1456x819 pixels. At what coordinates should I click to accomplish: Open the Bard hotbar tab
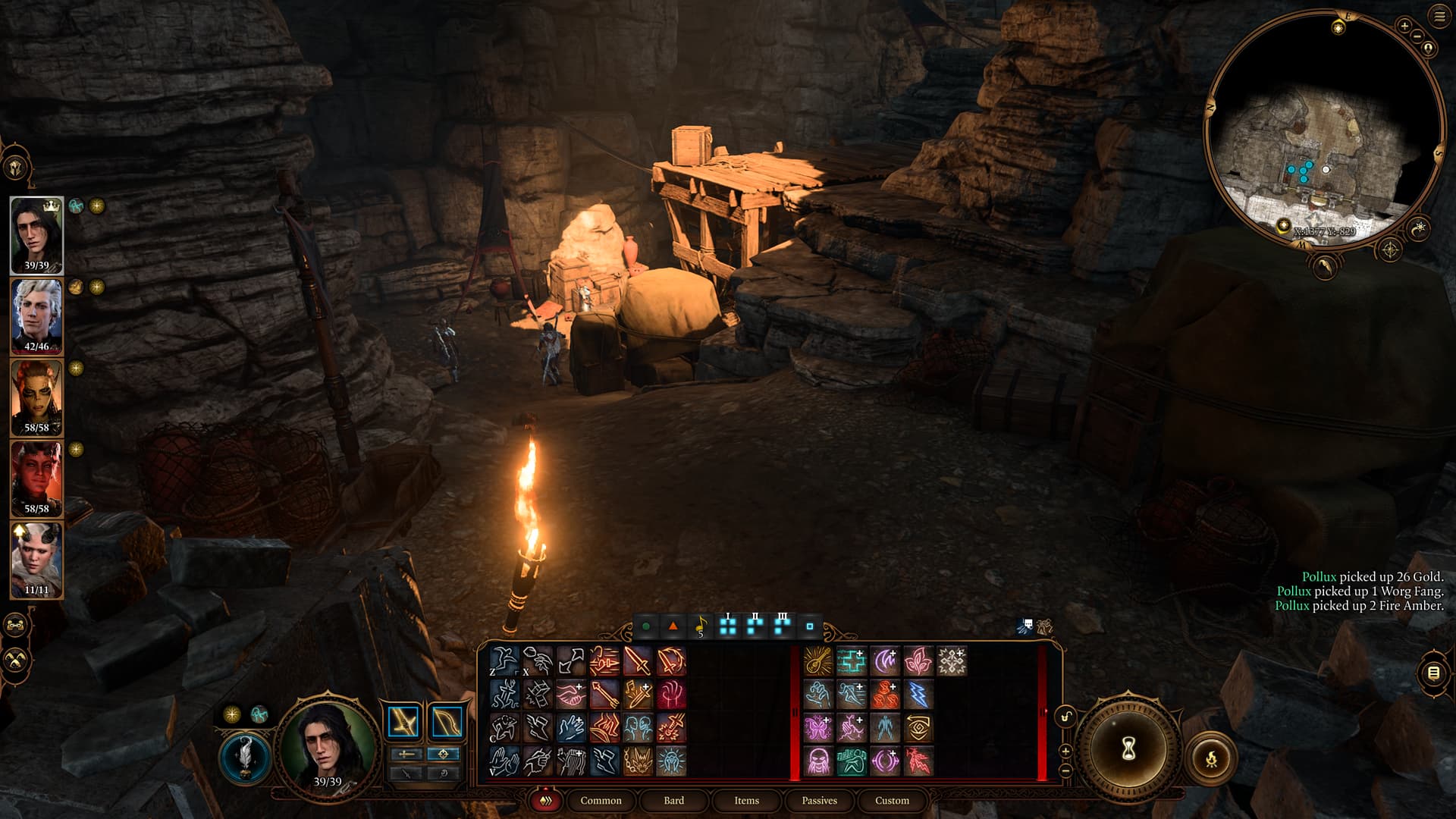coord(673,800)
